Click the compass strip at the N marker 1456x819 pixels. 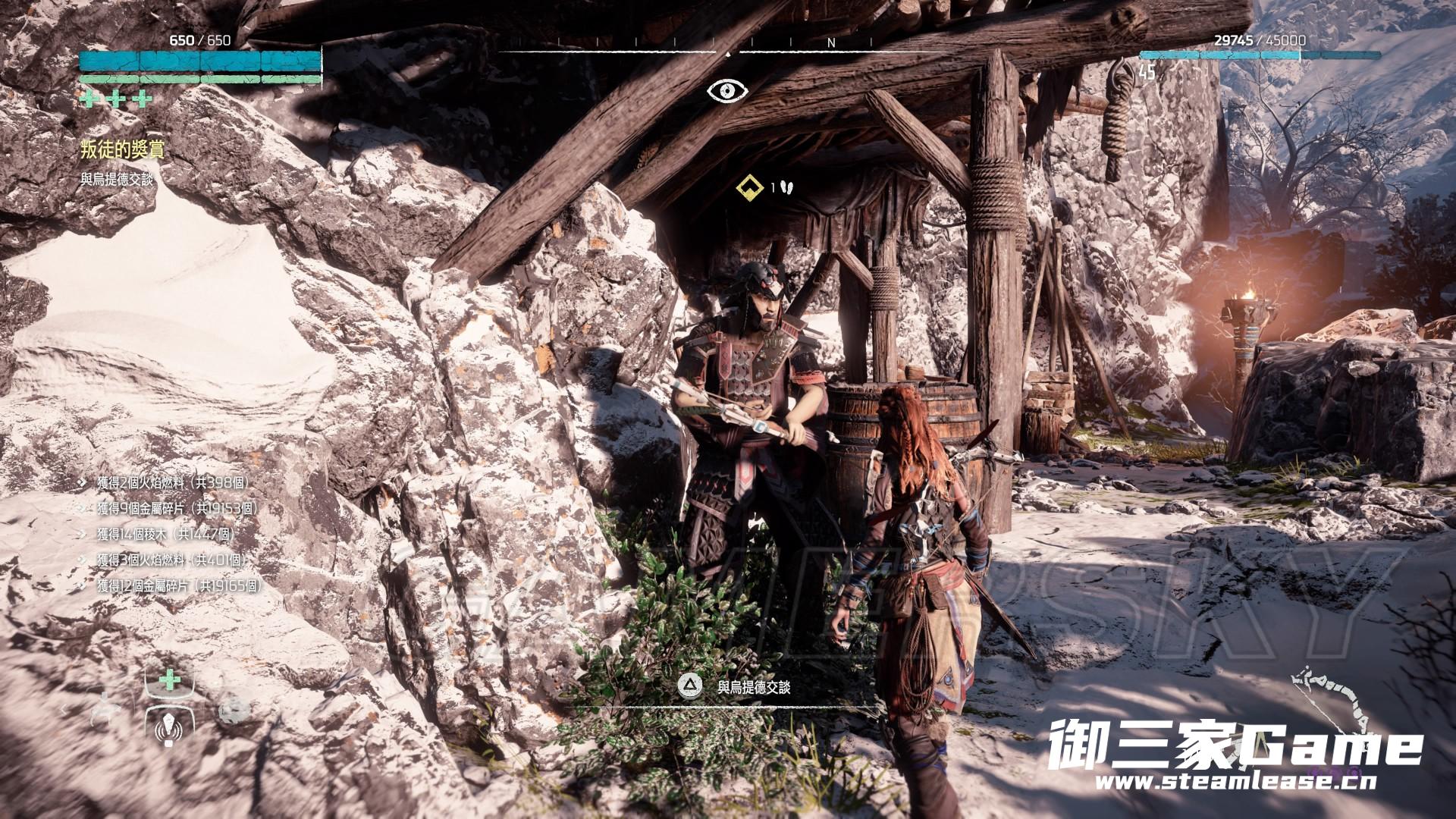pyautogui.click(x=831, y=43)
